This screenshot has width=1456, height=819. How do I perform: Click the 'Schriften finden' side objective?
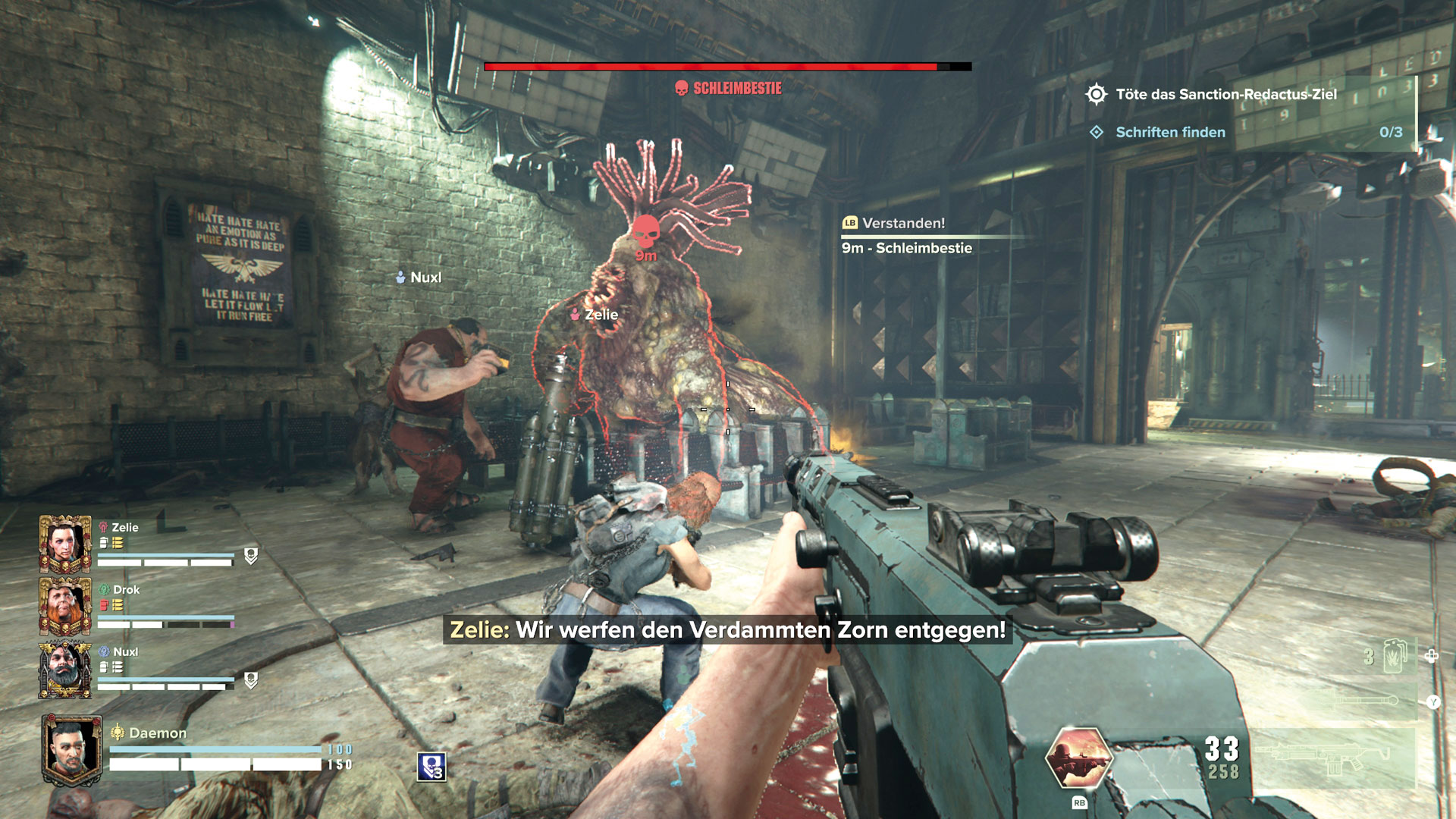click(1170, 132)
